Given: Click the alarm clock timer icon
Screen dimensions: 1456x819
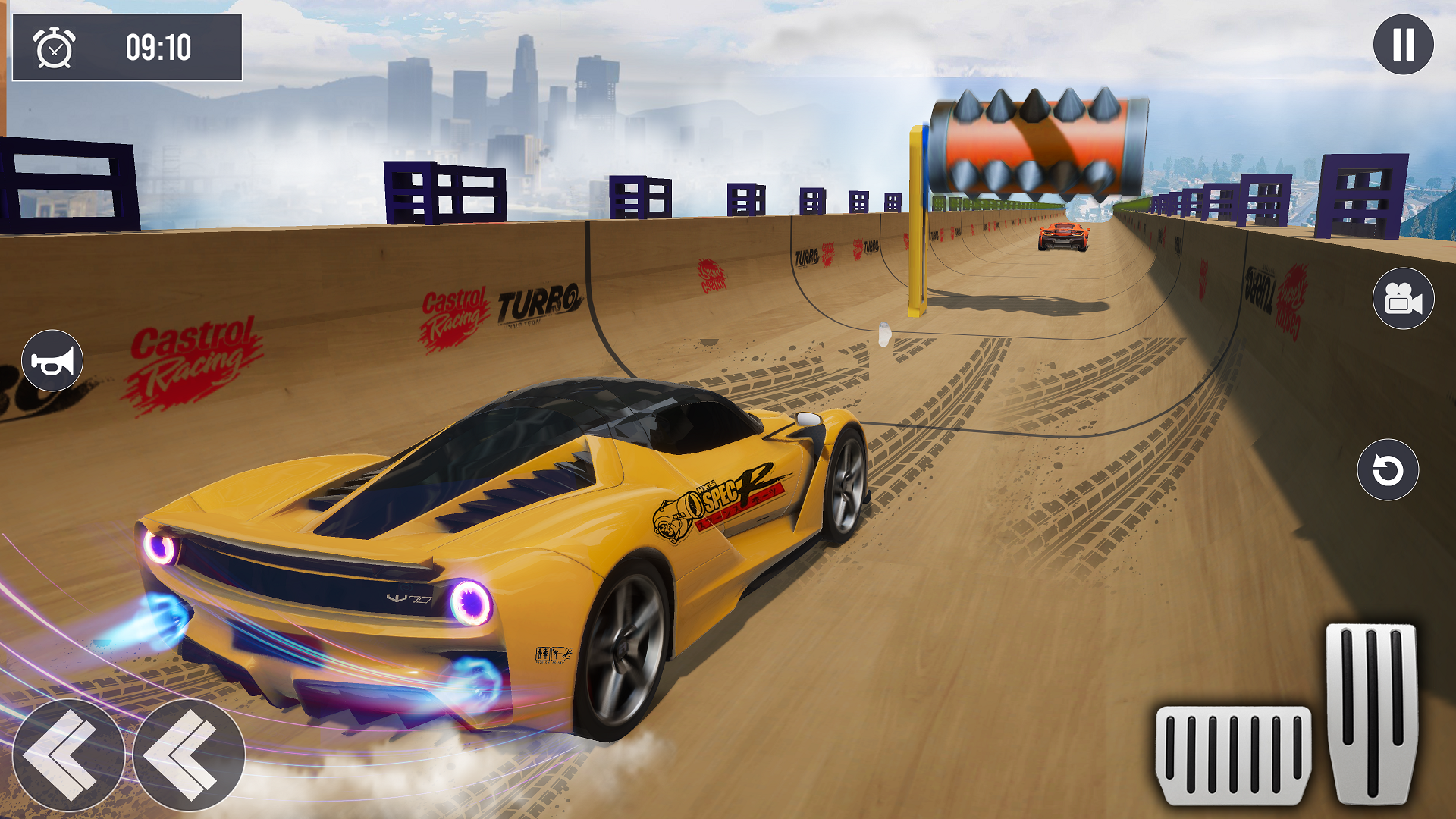Looking at the screenshot, I should (x=55, y=49).
